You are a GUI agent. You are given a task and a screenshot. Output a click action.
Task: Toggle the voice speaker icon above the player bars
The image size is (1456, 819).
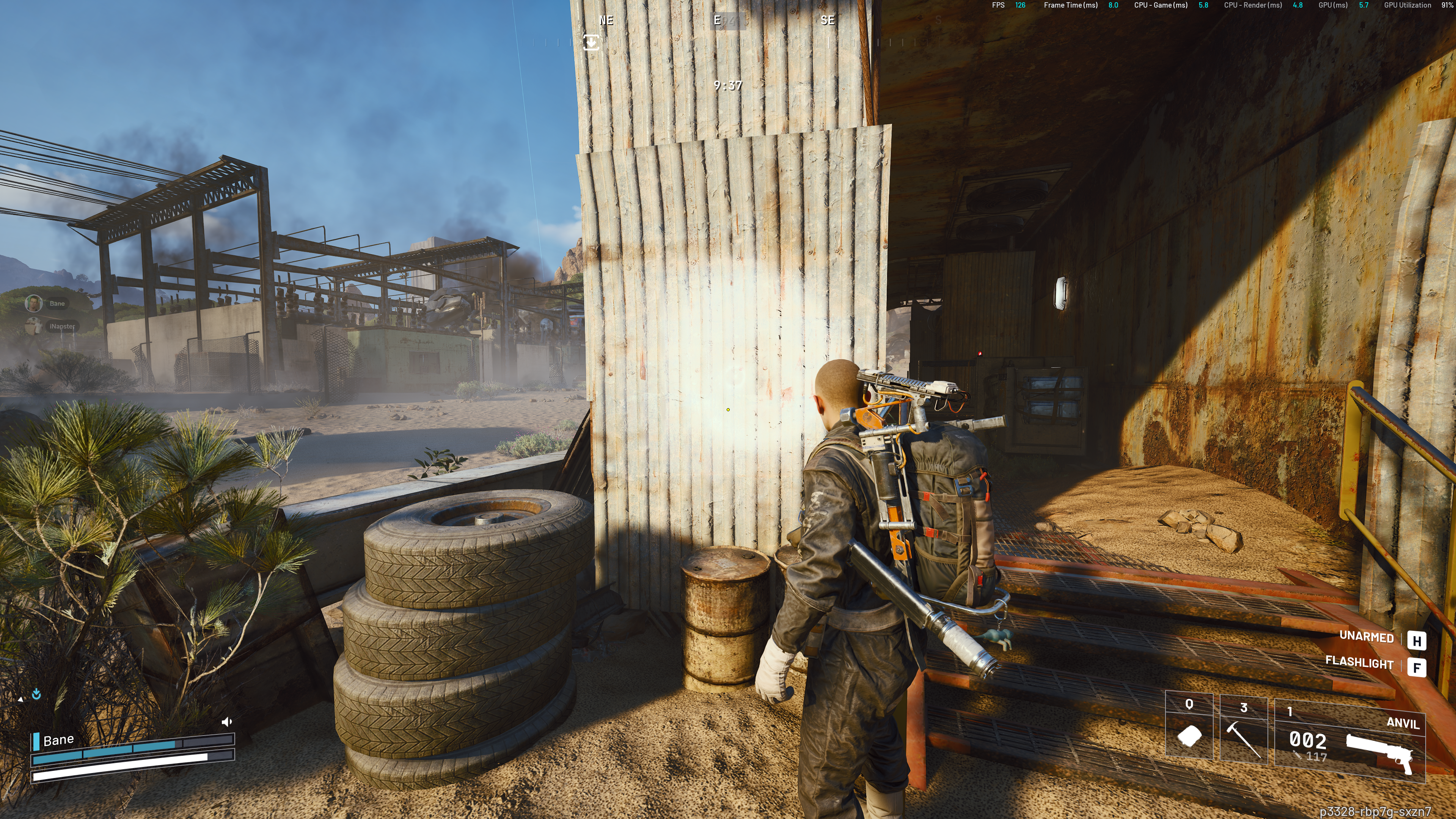click(x=227, y=722)
